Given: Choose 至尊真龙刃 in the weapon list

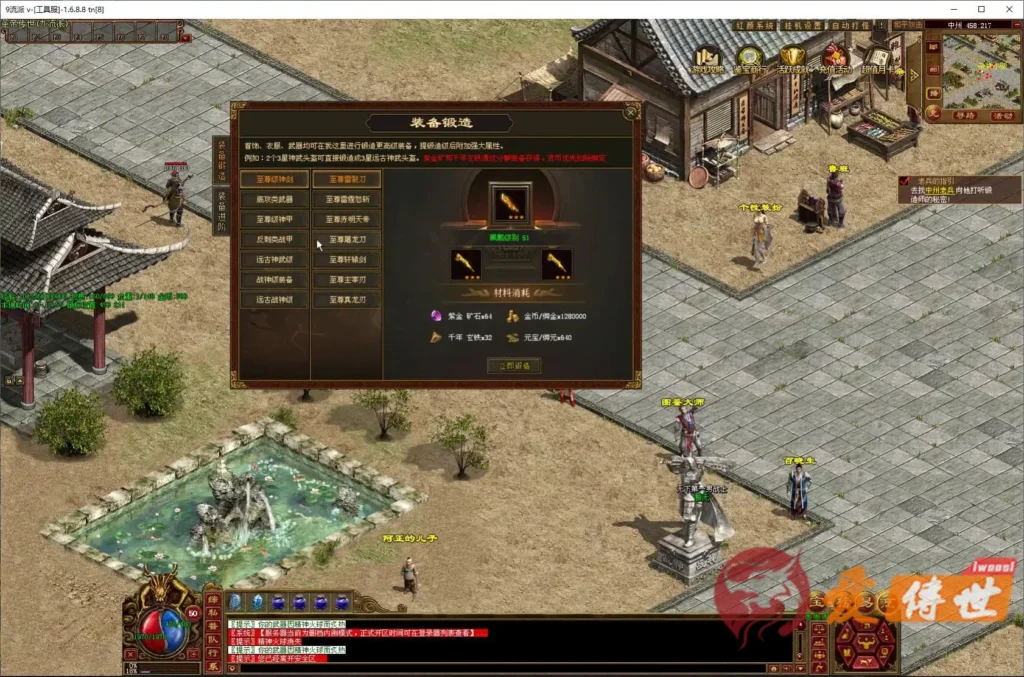Looking at the screenshot, I should [346, 299].
